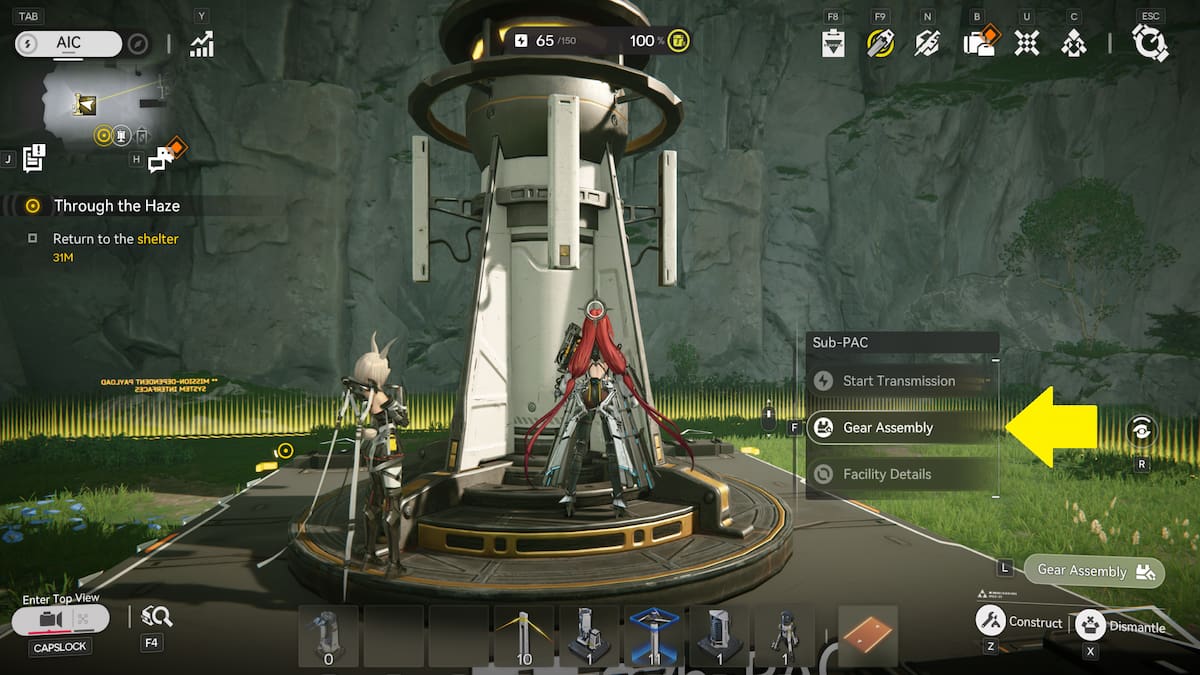Open the main menu ring icon
The image size is (1200, 675).
(1150, 43)
